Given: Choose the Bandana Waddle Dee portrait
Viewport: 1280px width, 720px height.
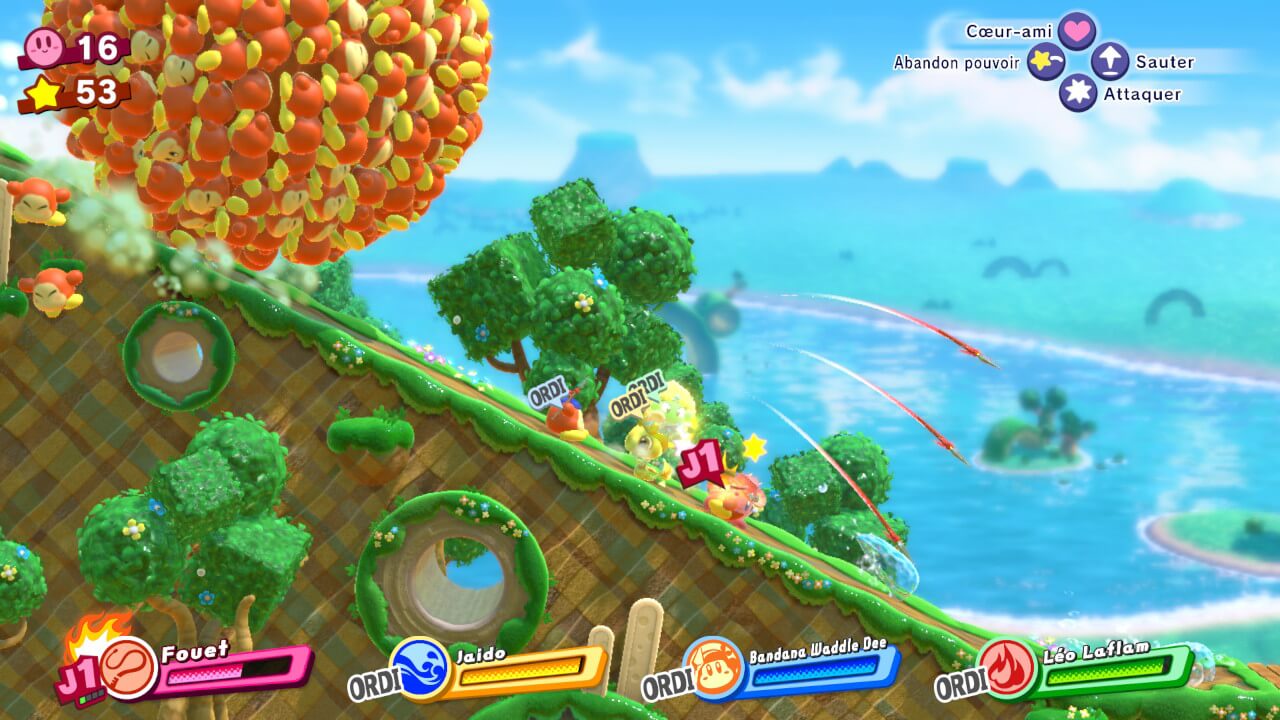Looking at the screenshot, I should [714, 668].
